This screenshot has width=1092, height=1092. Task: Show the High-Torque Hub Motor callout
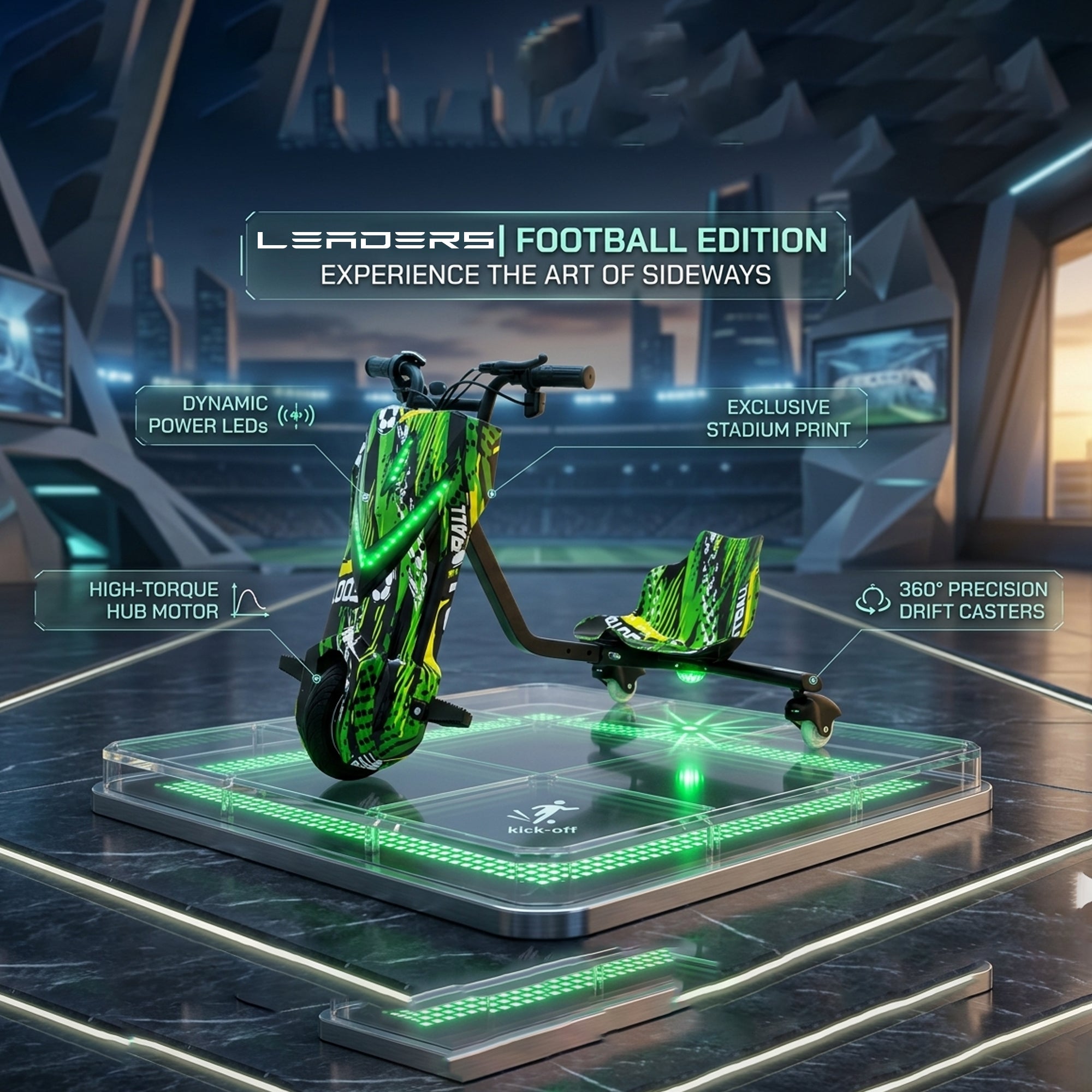point(154,600)
